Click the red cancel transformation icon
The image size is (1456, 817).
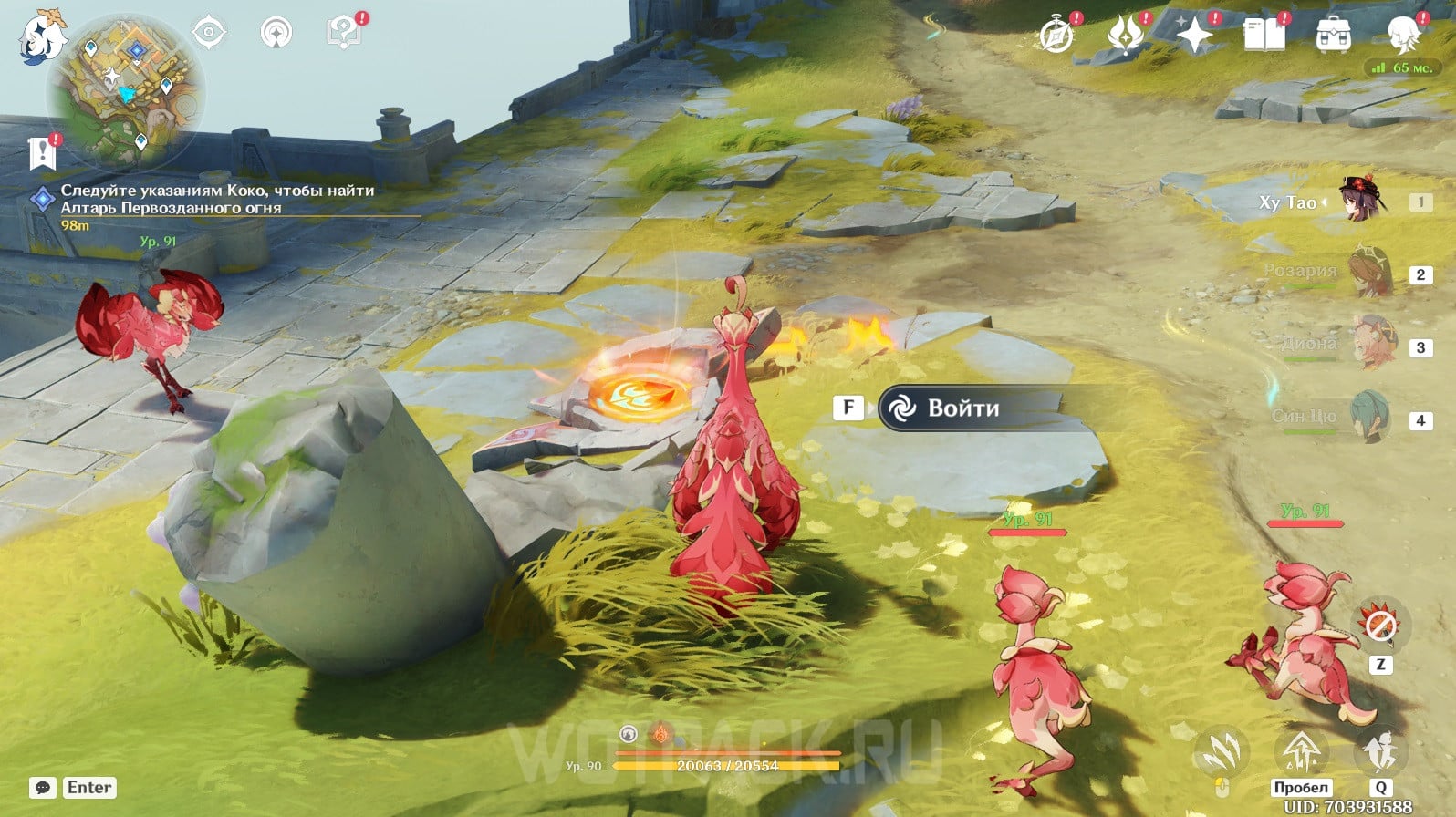(1379, 626)
